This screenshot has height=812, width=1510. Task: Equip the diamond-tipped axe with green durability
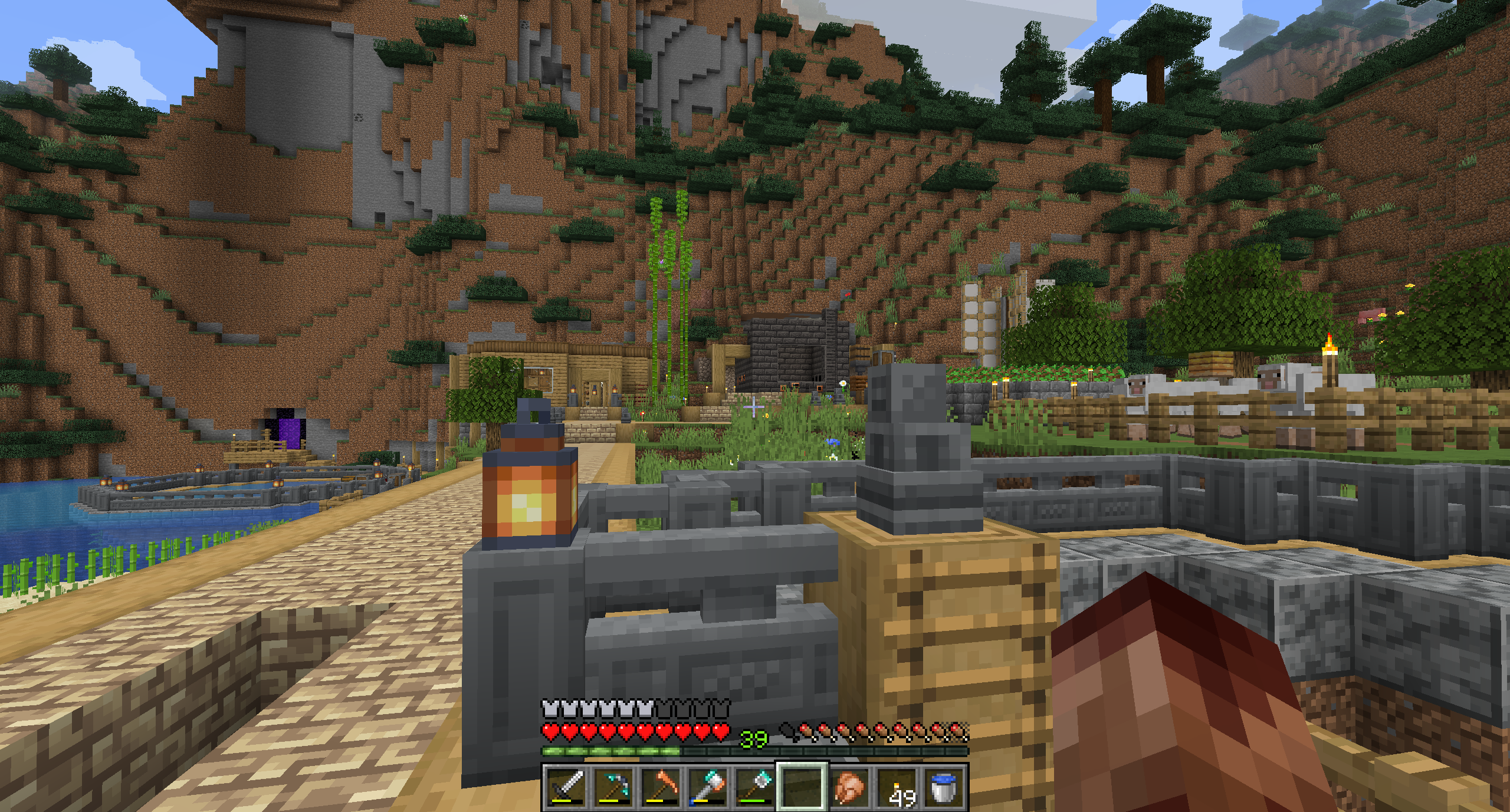click(x=755, y=787)
